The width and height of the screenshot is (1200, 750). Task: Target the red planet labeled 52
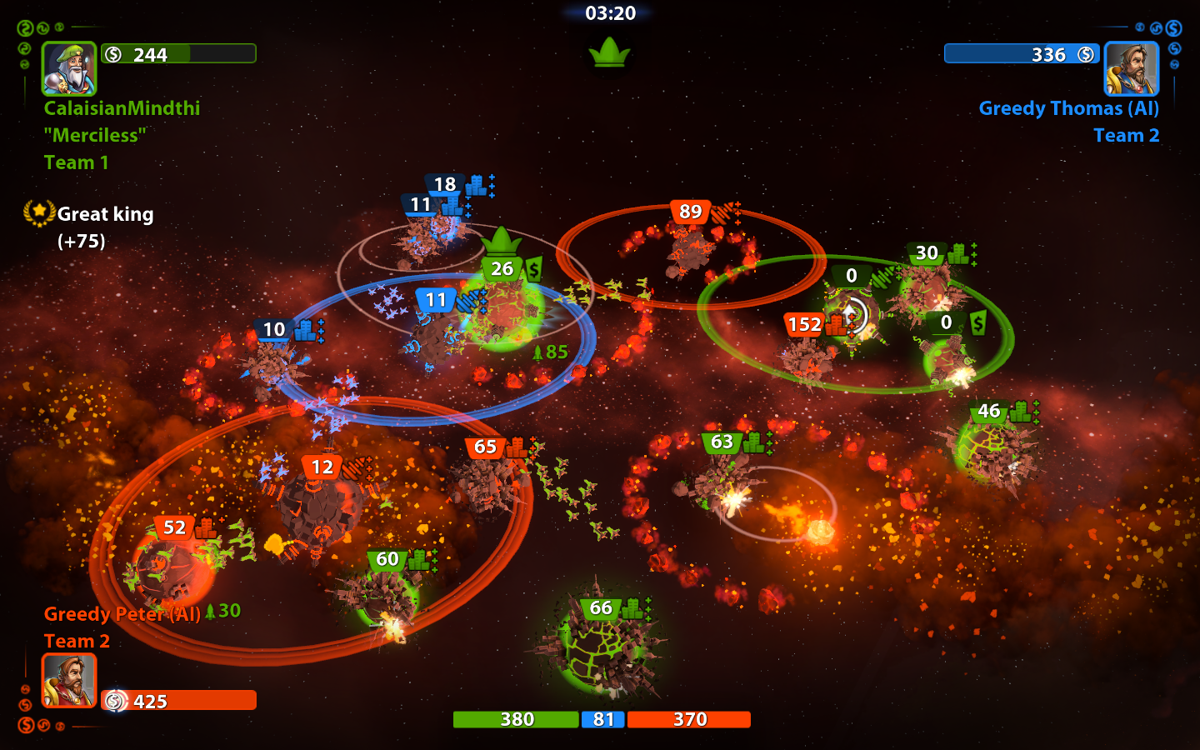[170, 567]
